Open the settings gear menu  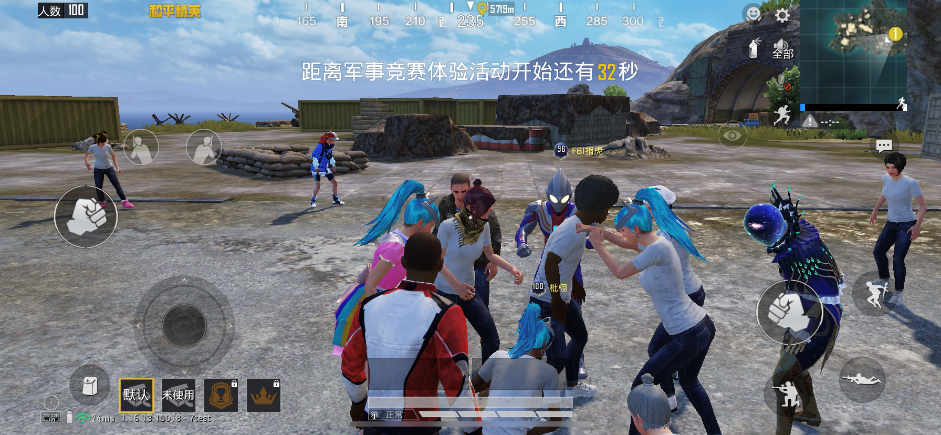click(782, 15)
